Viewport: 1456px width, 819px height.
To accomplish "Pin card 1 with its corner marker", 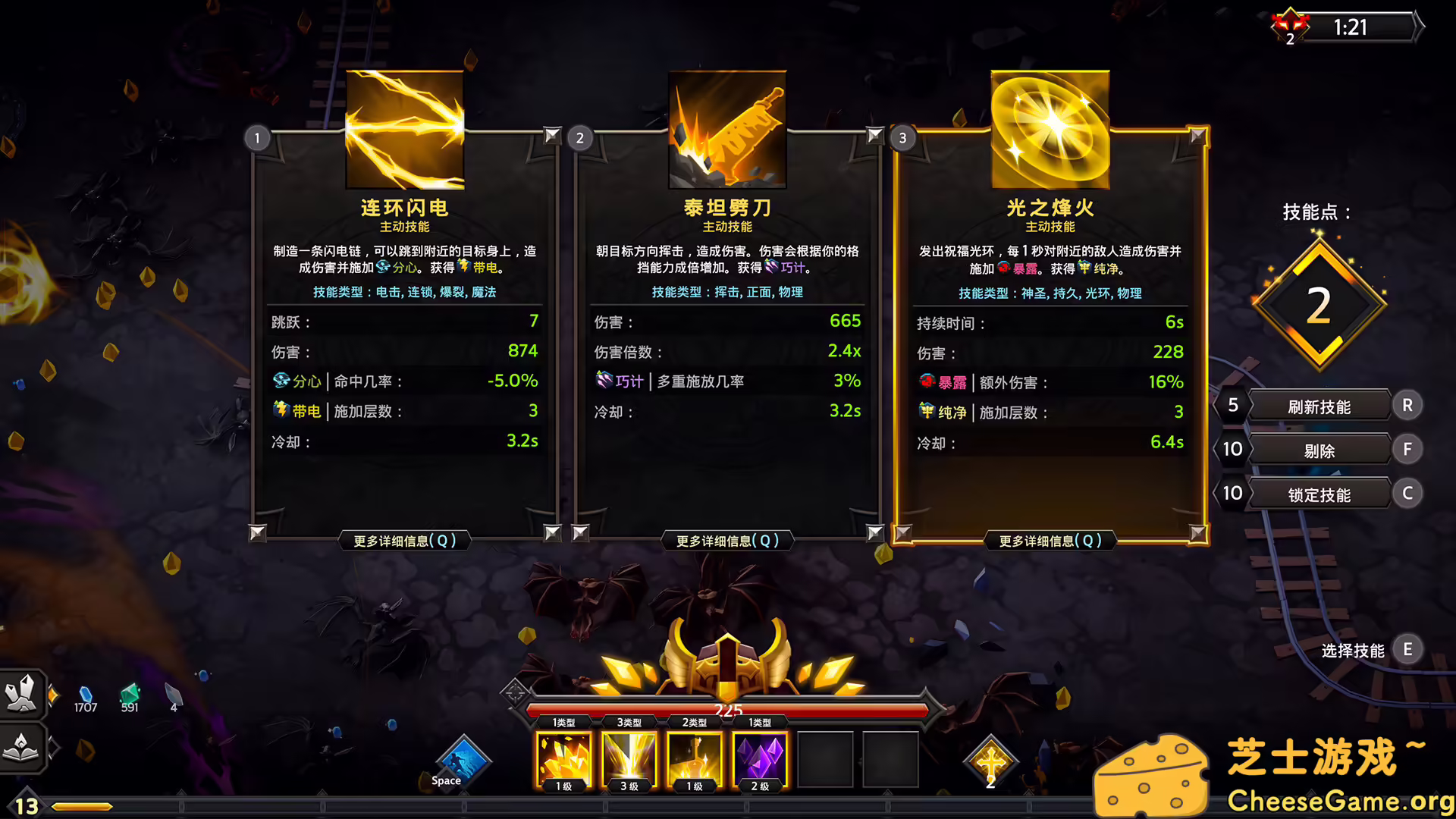I will pos(551,136).
